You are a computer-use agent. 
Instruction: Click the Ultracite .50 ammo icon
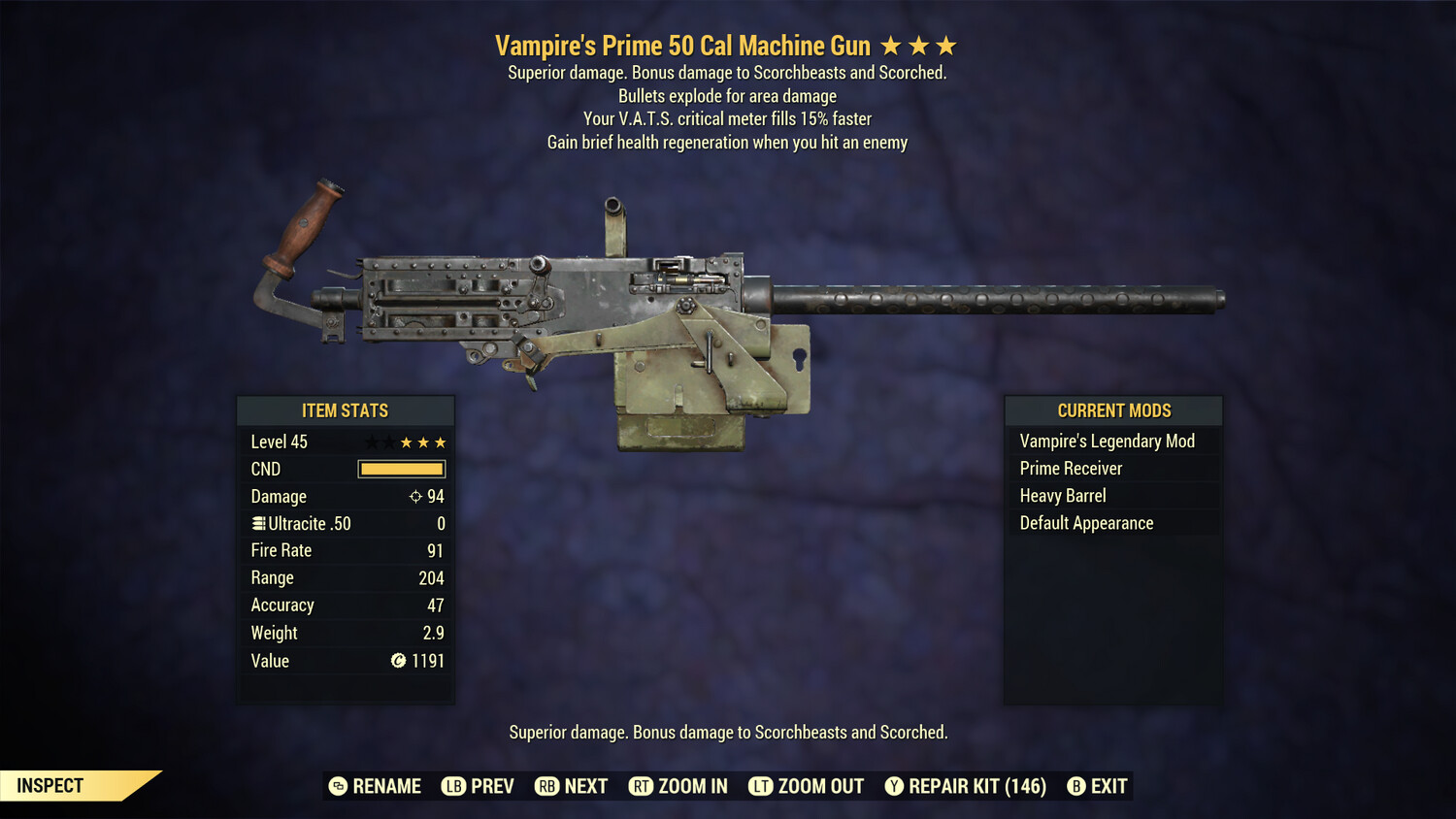pos(257,523)
